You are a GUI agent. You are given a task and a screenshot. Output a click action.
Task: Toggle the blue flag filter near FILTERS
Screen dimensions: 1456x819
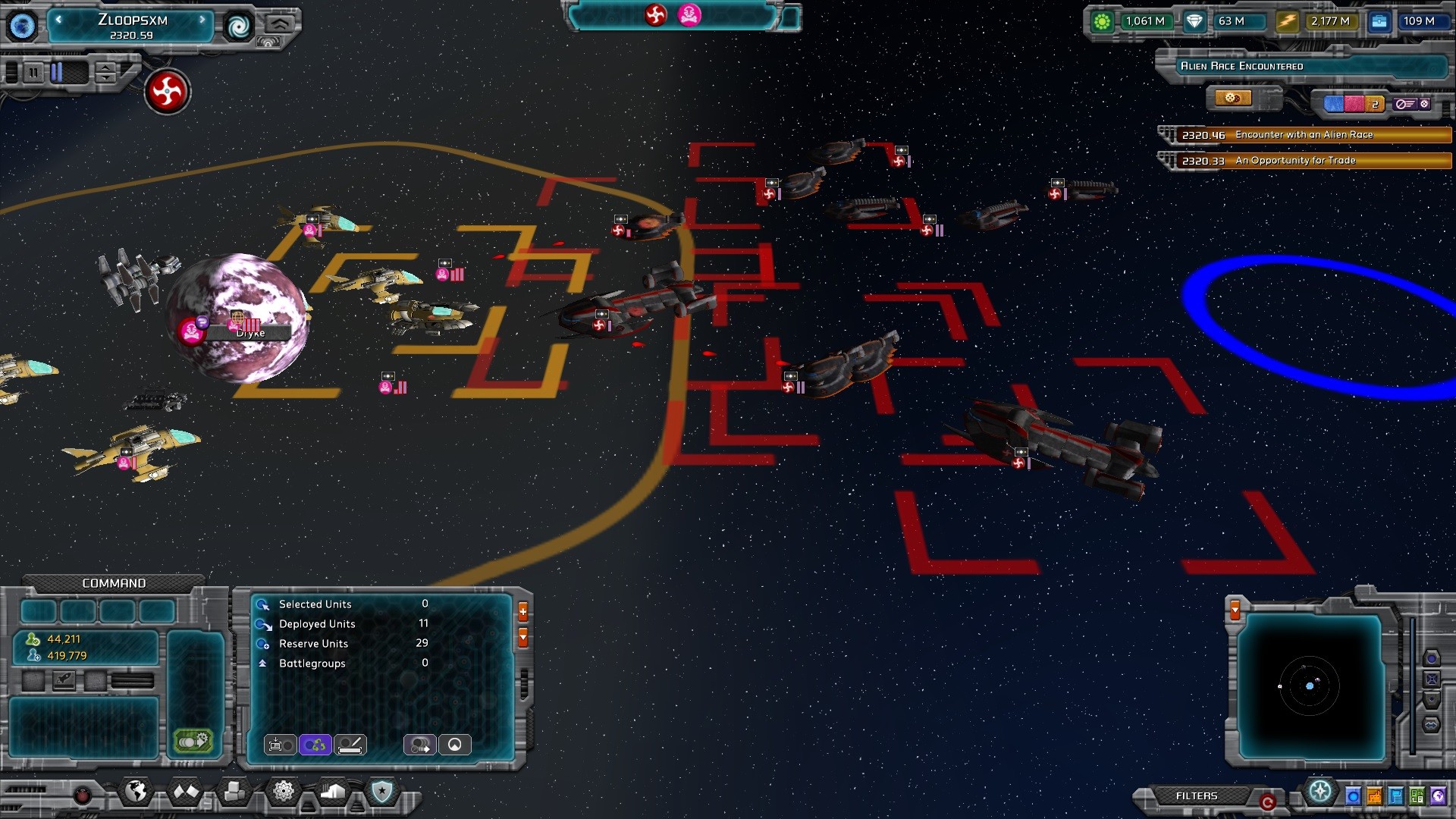click(x=1395, y=796)
